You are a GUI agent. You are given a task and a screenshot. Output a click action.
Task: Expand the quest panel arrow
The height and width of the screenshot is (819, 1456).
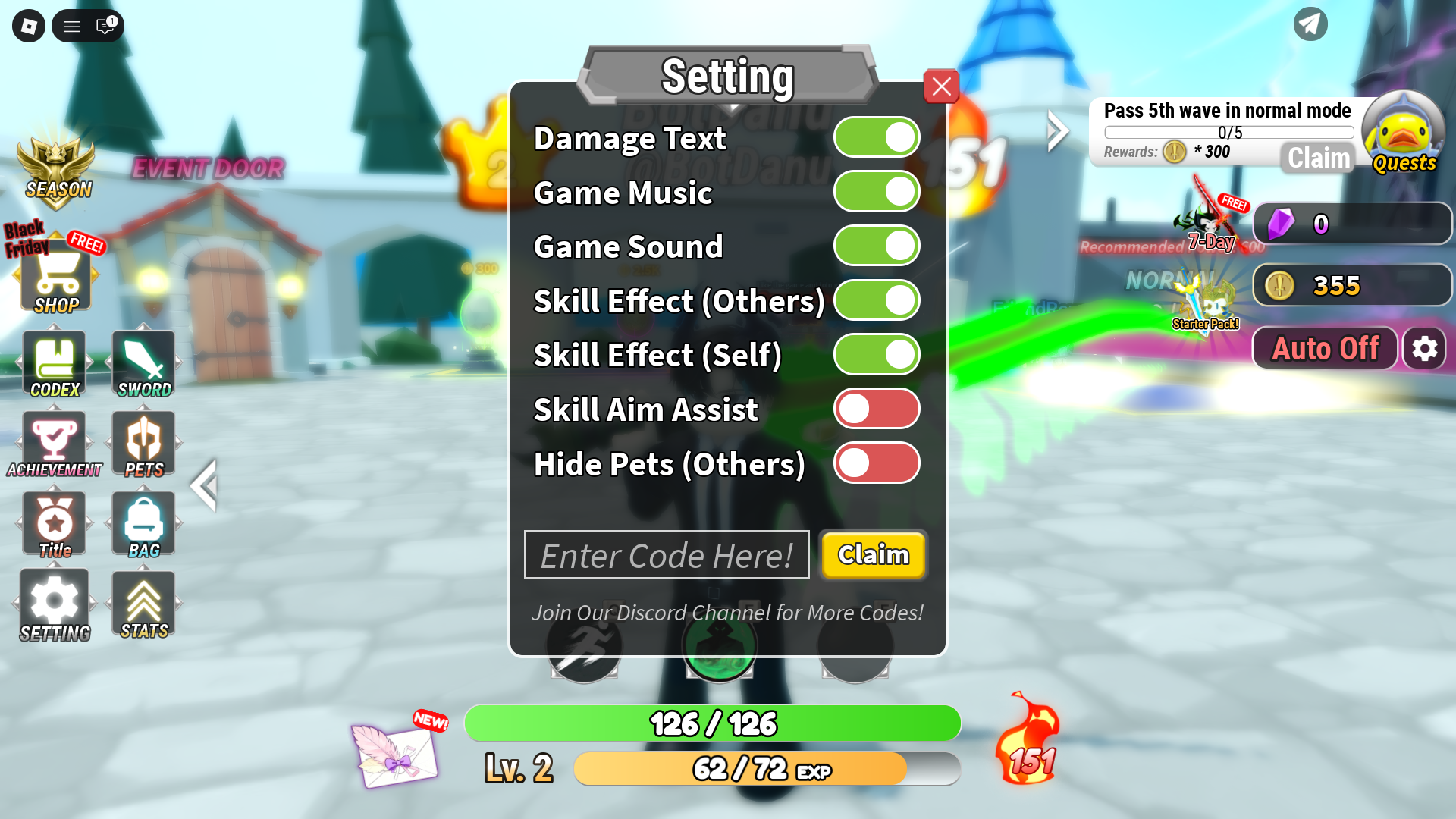[x=1056, y=130]
